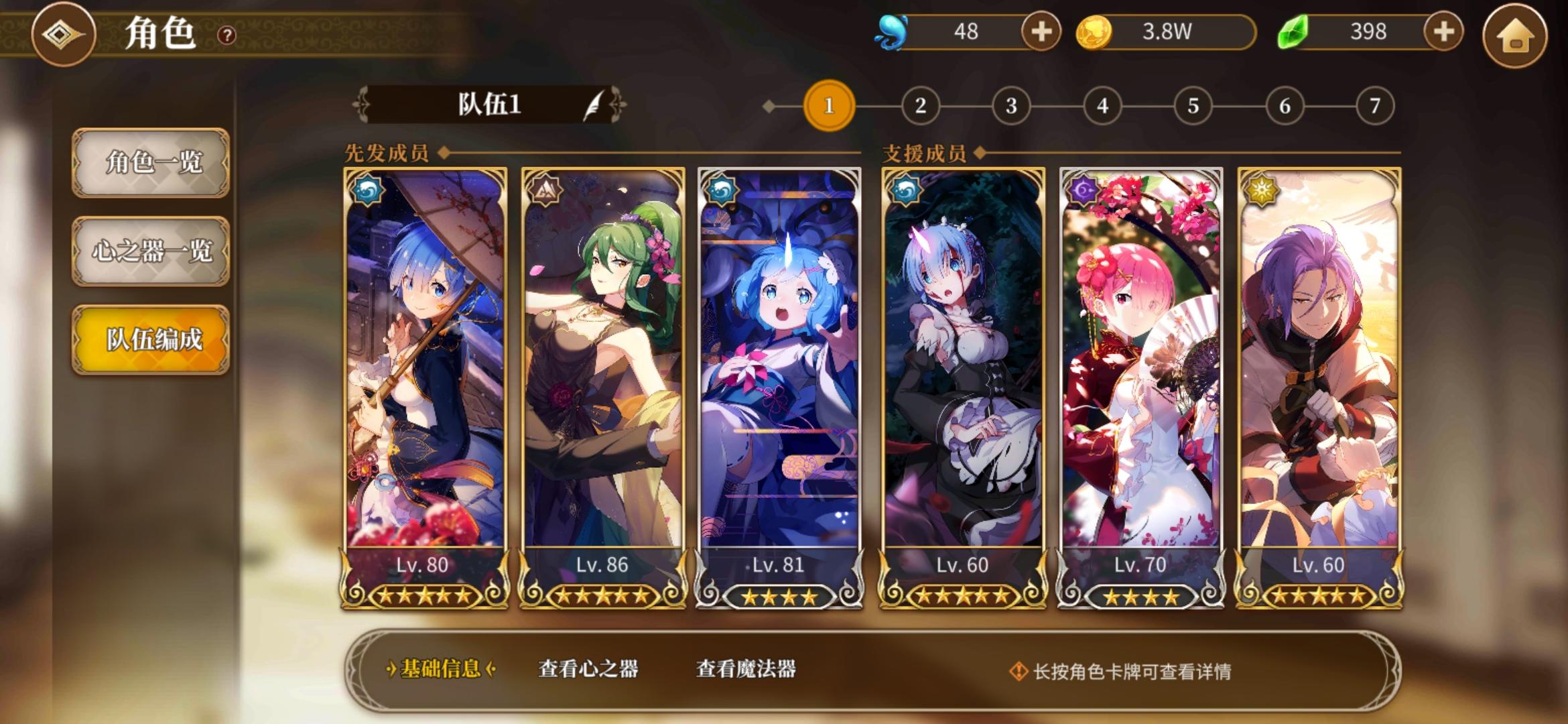Expand team page 5 in the team selector
The height and width of the screenshot is (724, 1568).
click(x=1193, y=105)
